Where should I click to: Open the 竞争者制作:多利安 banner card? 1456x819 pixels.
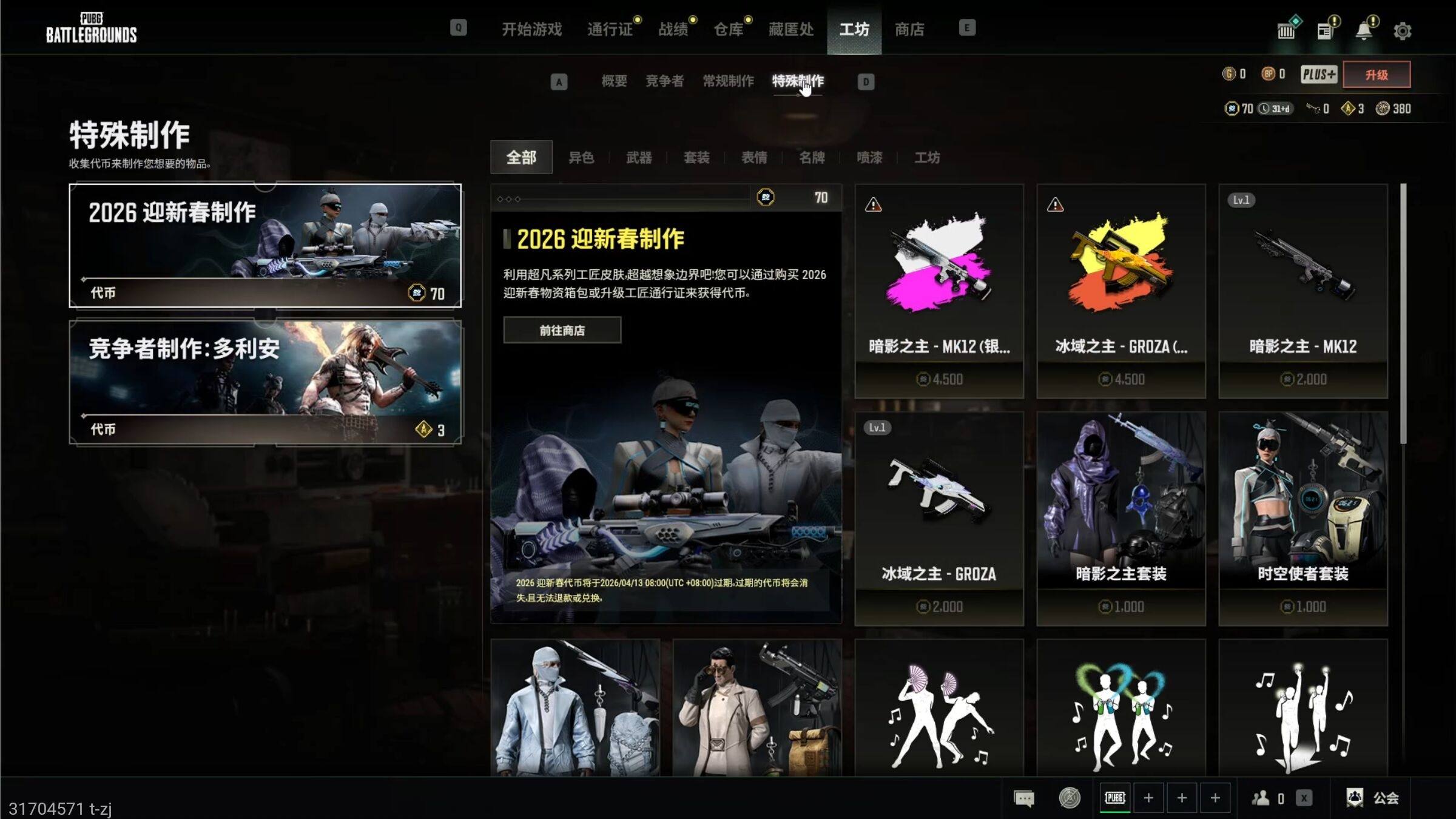(x=265, y=382)
